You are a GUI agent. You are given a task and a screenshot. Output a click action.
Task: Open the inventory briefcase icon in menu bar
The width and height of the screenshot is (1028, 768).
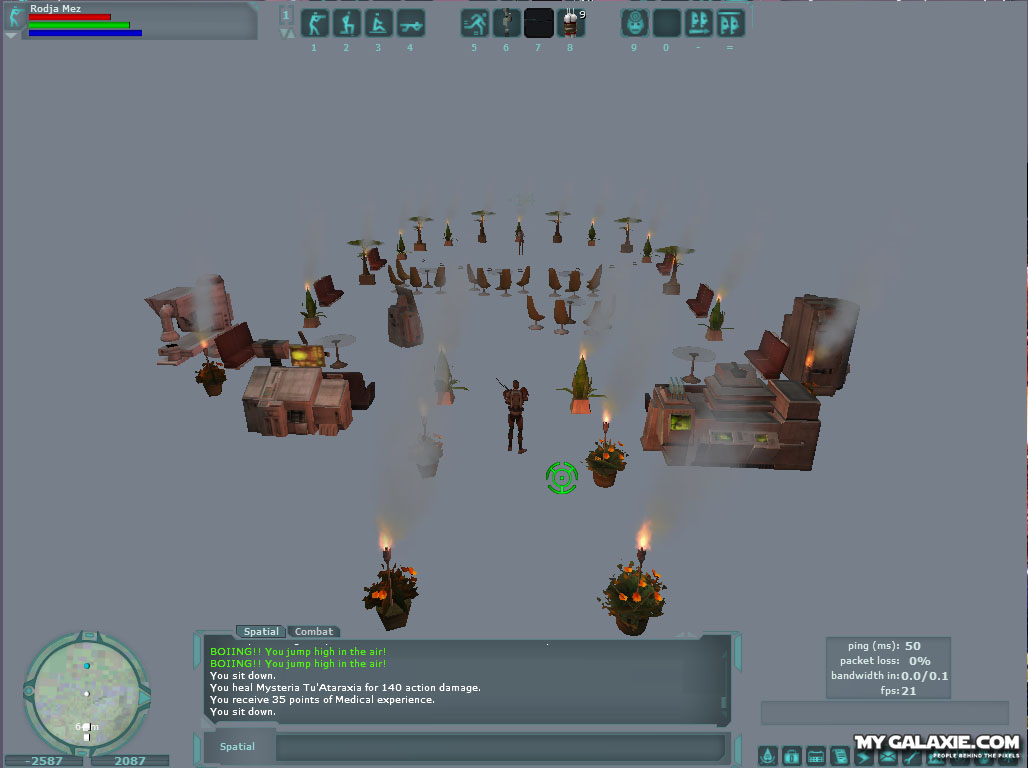(792, 756)
